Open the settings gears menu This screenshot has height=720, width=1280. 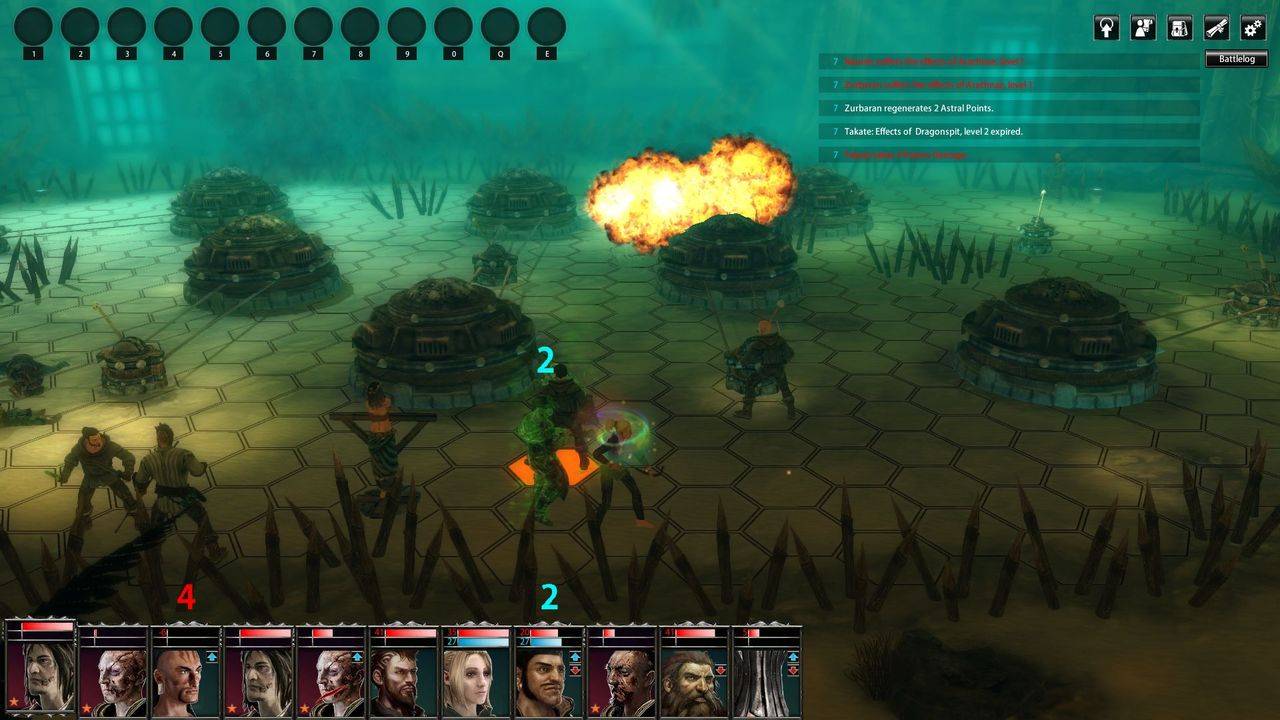[x=1253, y=28]
